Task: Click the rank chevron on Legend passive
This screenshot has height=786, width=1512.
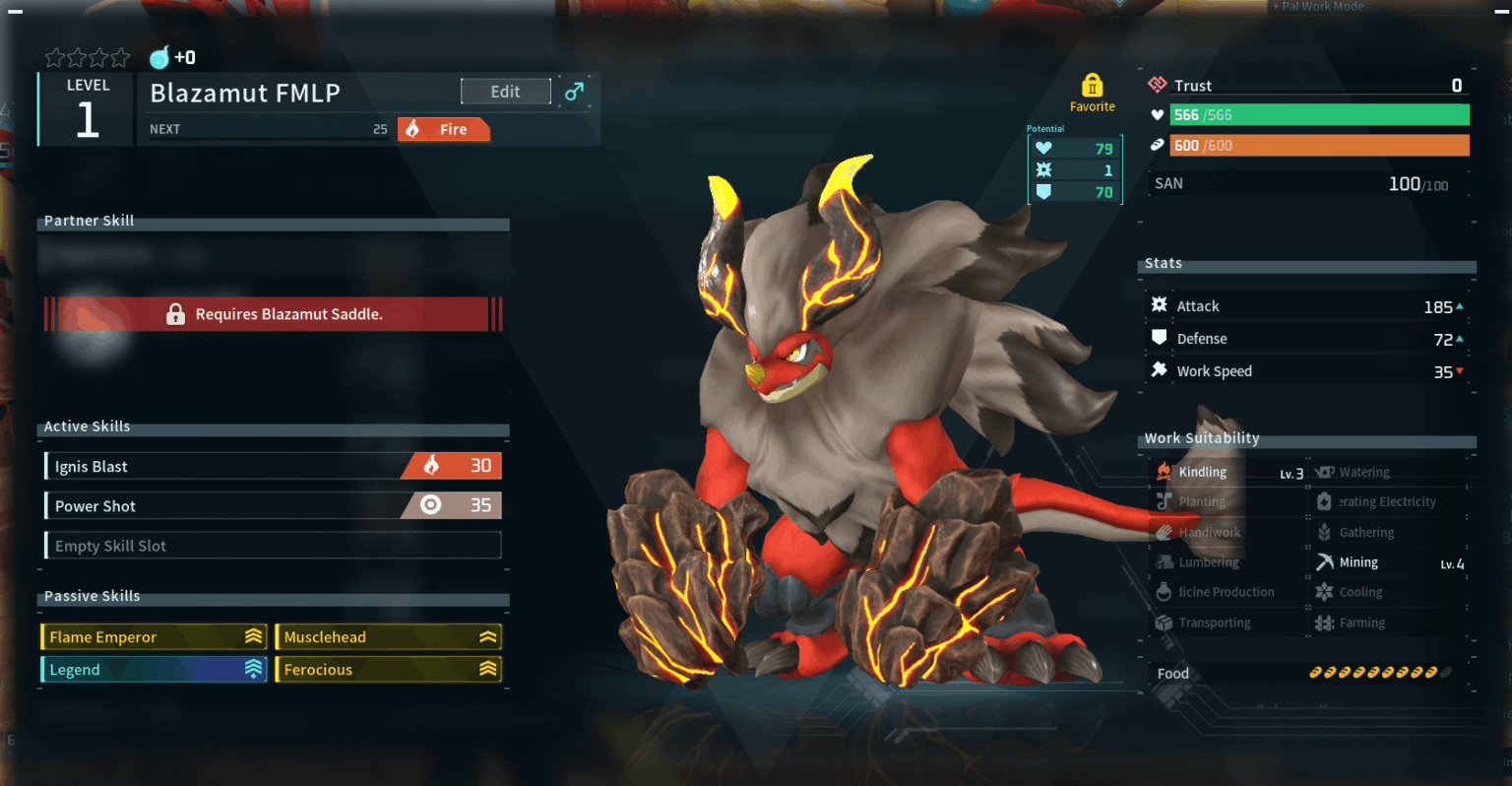Action: tap(252, 669)
